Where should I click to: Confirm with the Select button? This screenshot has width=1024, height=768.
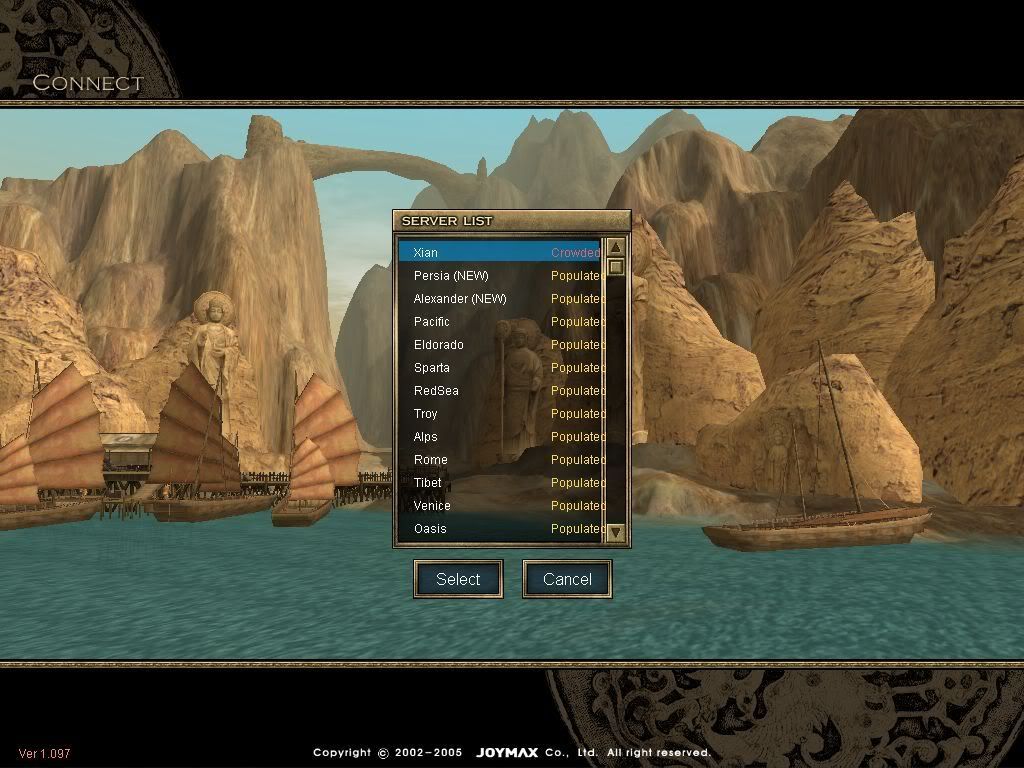tap(458, 579)
